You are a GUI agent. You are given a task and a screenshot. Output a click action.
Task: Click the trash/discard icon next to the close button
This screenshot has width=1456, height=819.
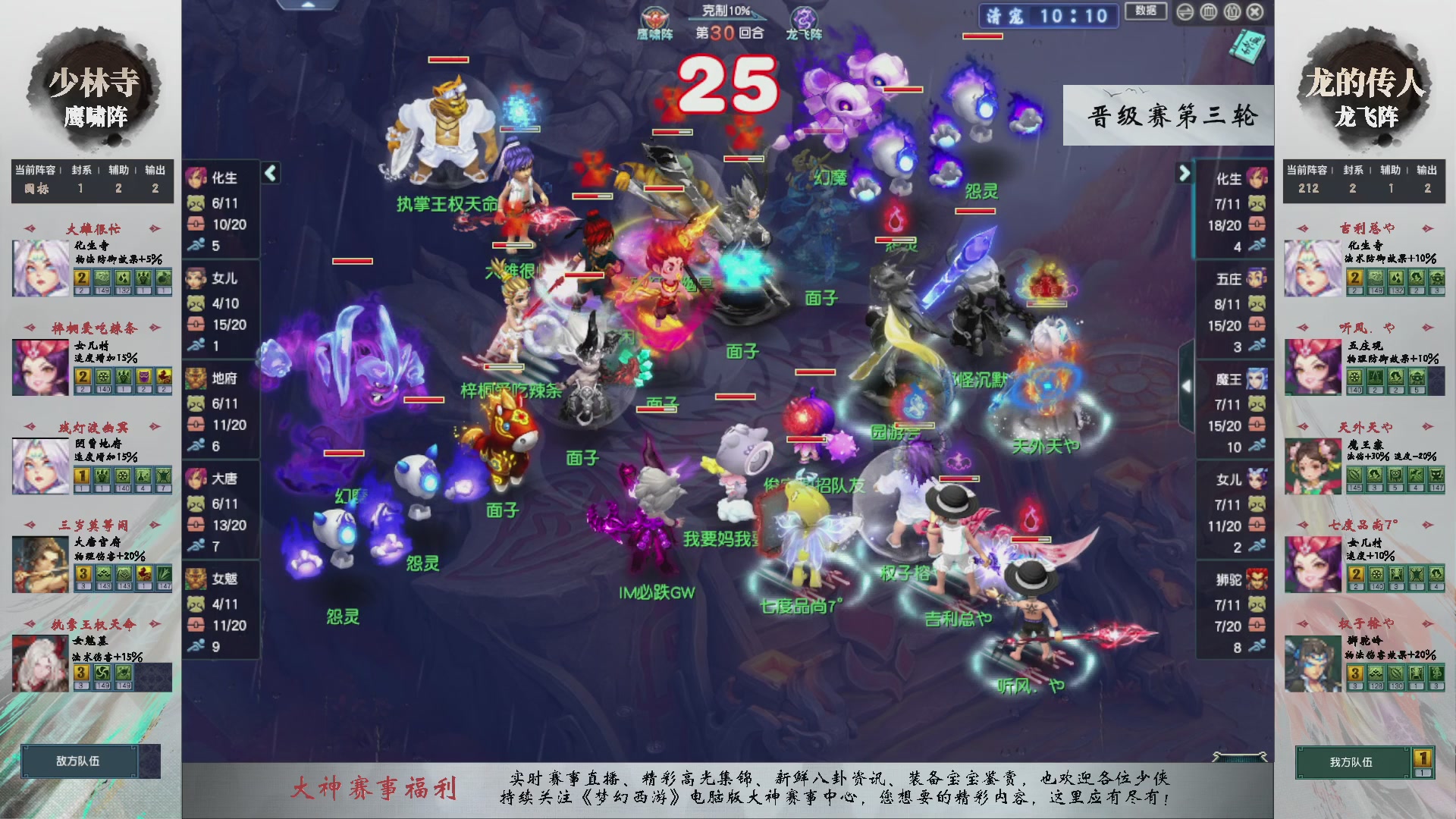point(1232,11)
